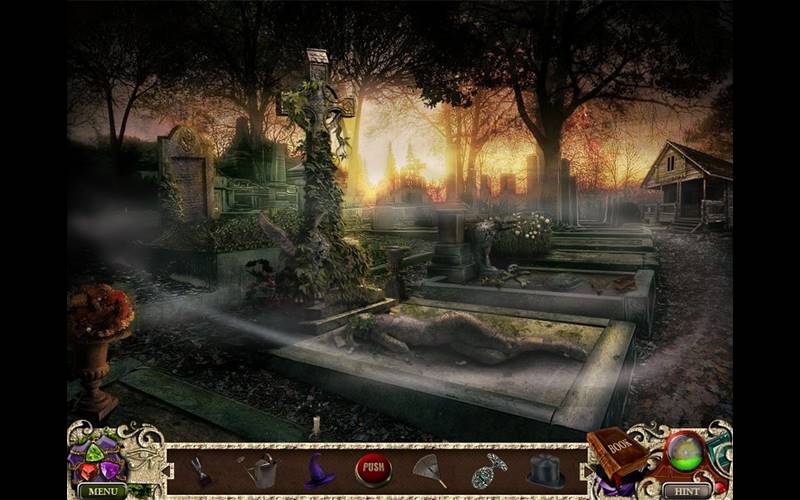Choose the purple witch hat item
Screen dimensions: 800x500
pos(319,470)
